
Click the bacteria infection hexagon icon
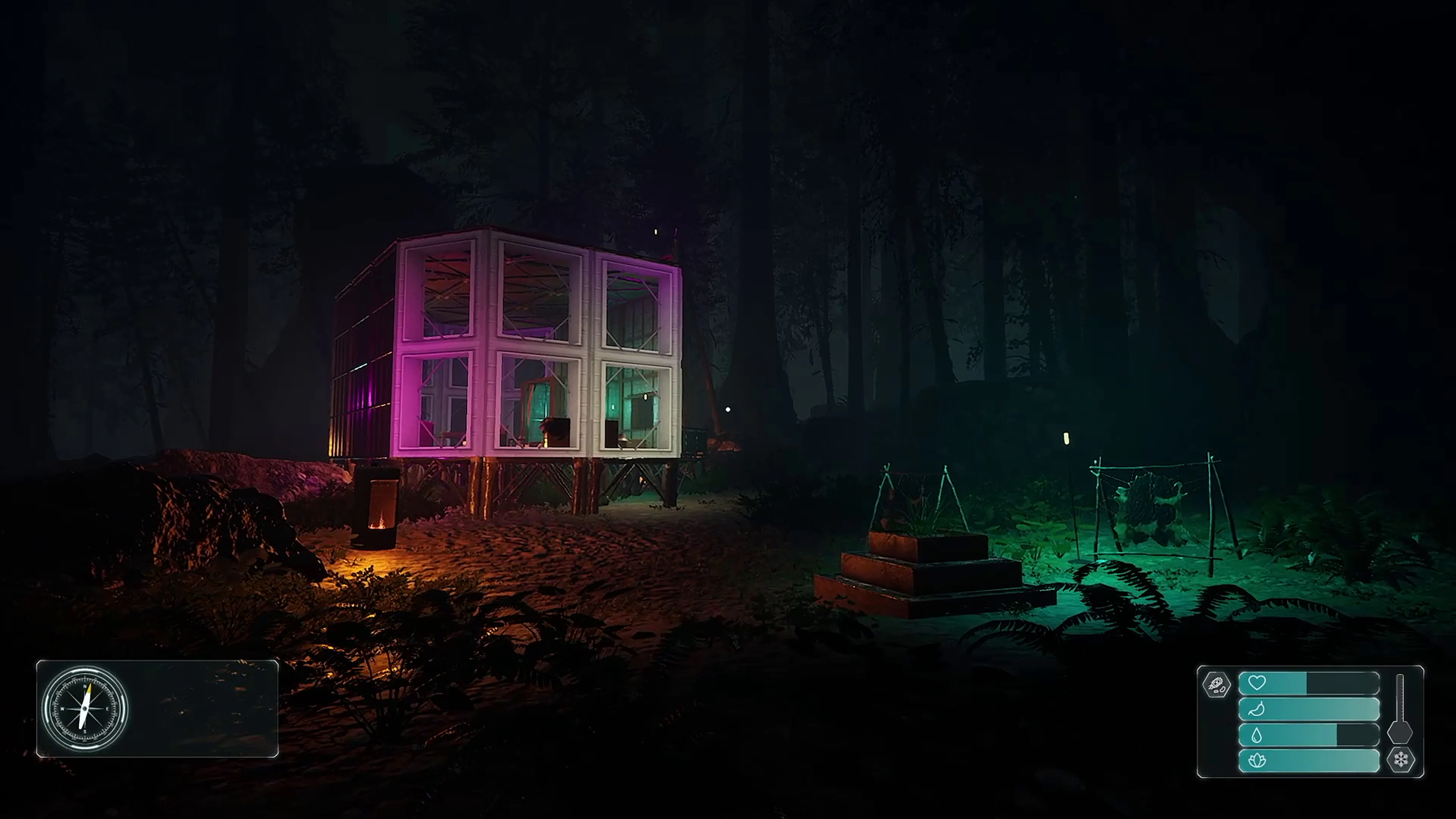click(x=1216, y=684)
